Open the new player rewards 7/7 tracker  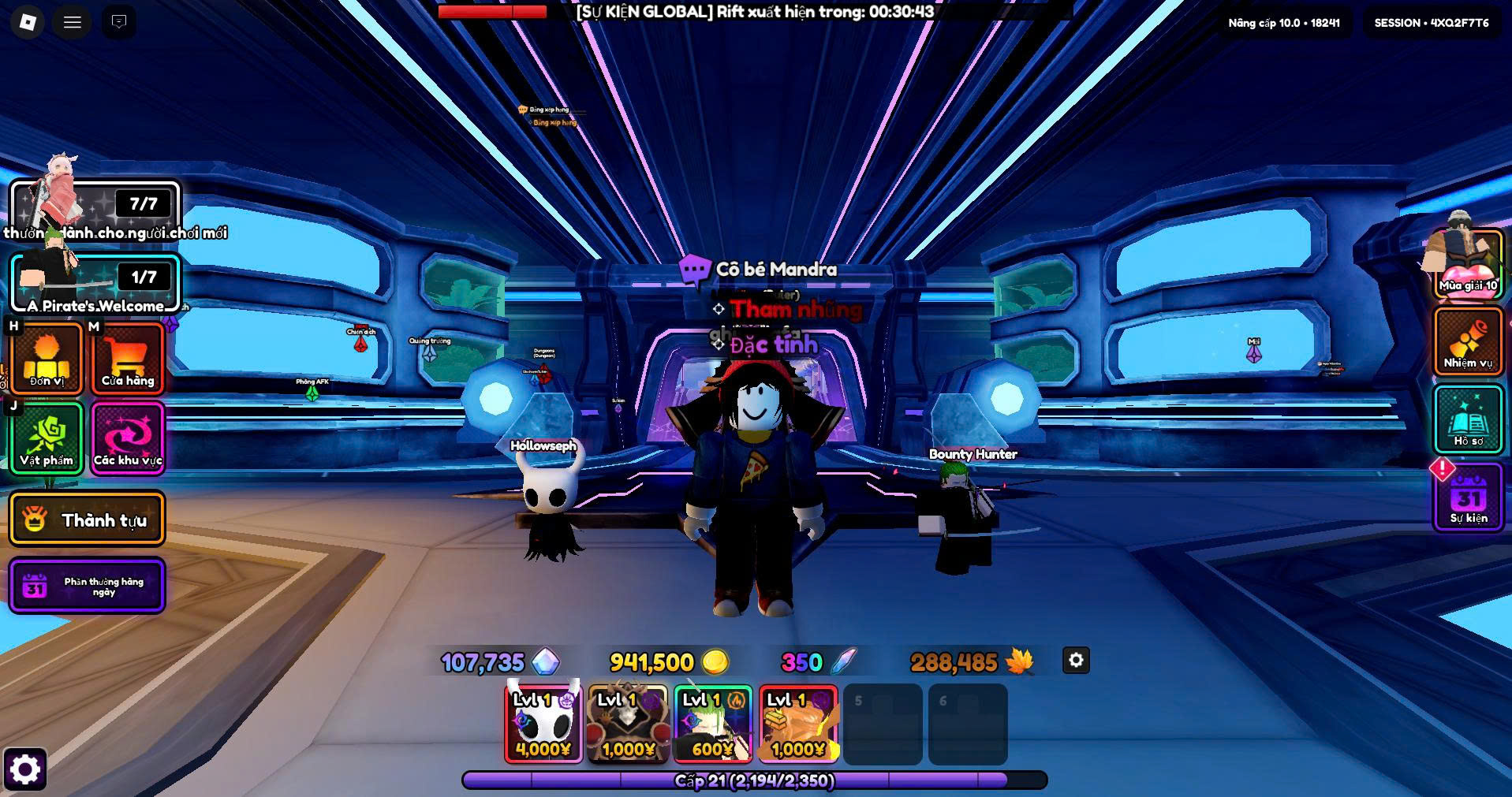coord(95,207)
